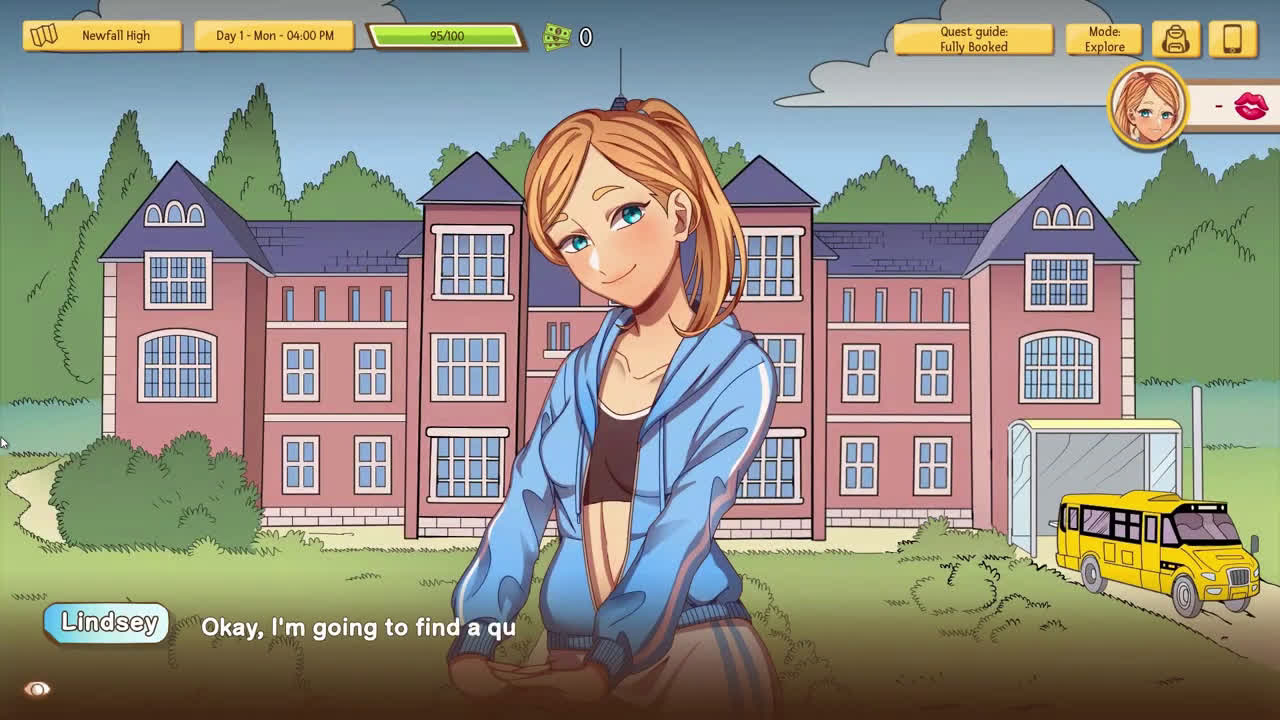Viewport: 1280px width, 720px height.
Task: Select Lindsey's character portrait
Action: (1147, 106)
